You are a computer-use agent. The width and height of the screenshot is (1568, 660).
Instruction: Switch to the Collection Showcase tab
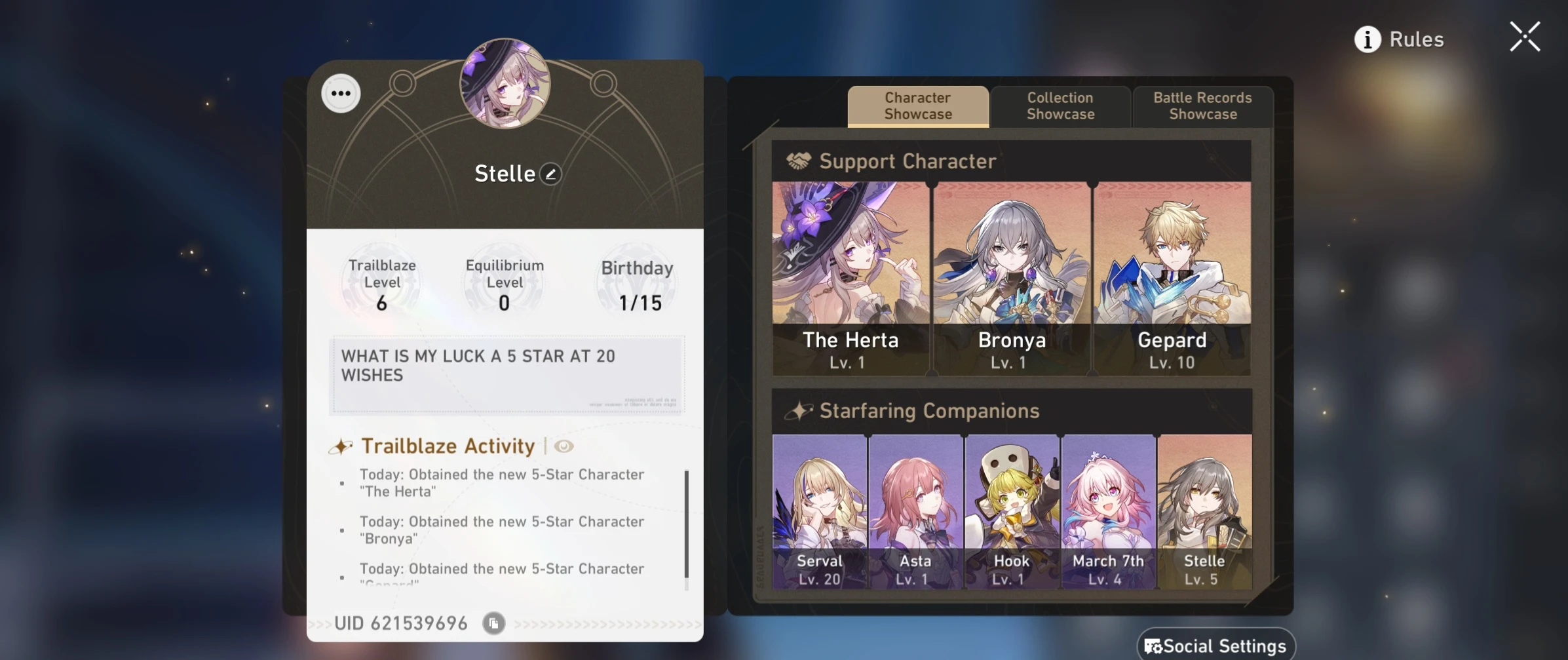pos(1060,106)
